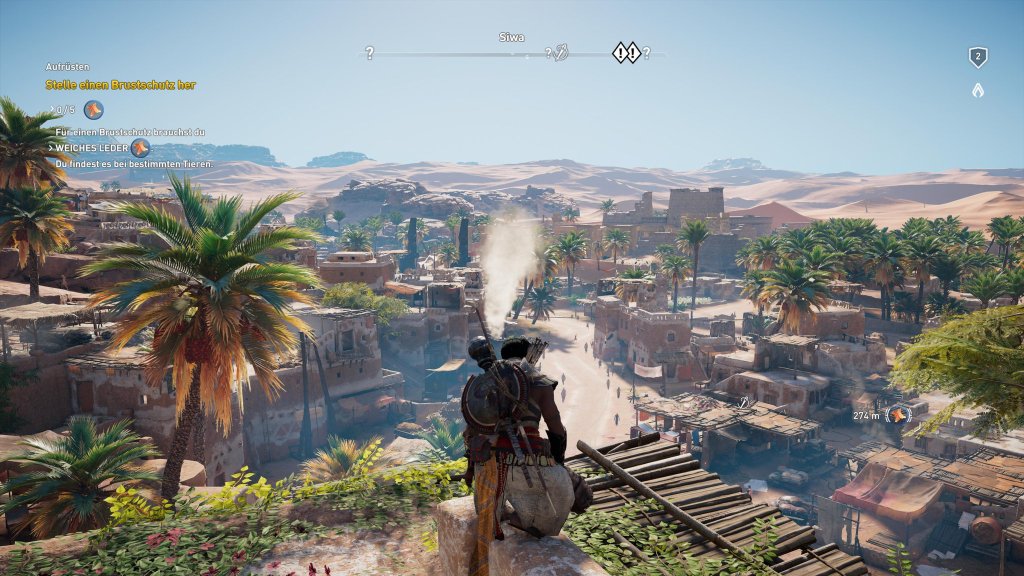Open the level 2 shield badge
Viewport: 1024px width, 576px height.
pyautogui.click(x=977, y=58)
